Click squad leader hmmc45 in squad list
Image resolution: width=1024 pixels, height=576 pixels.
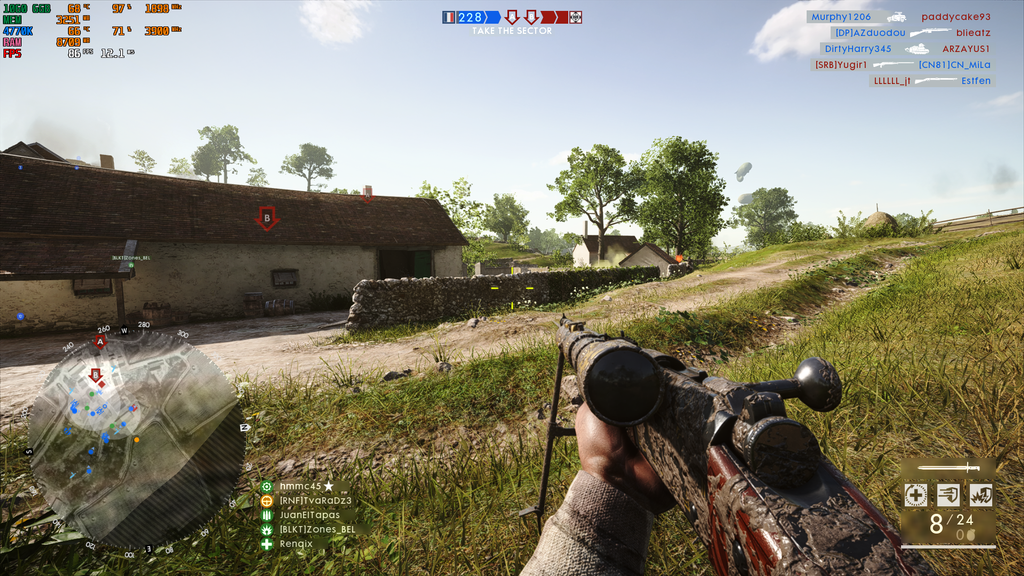coord(300,486)
